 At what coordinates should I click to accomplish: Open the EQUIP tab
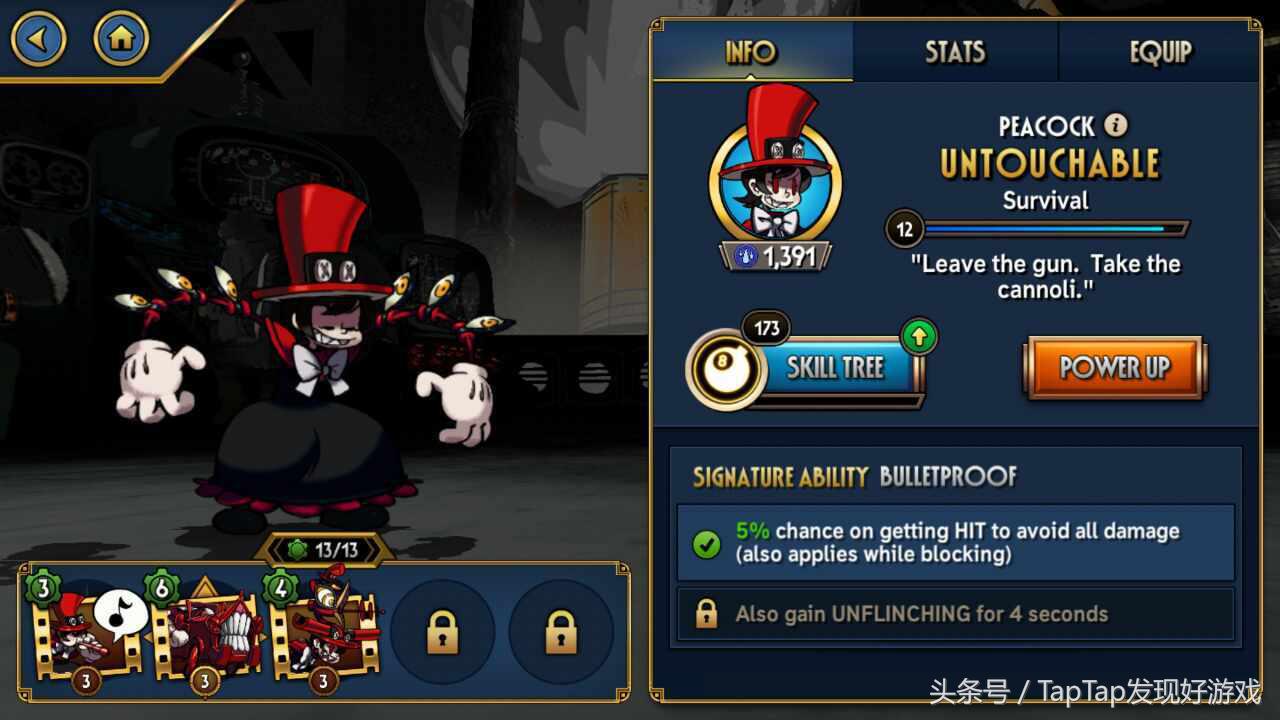(x=1160, y=52)
